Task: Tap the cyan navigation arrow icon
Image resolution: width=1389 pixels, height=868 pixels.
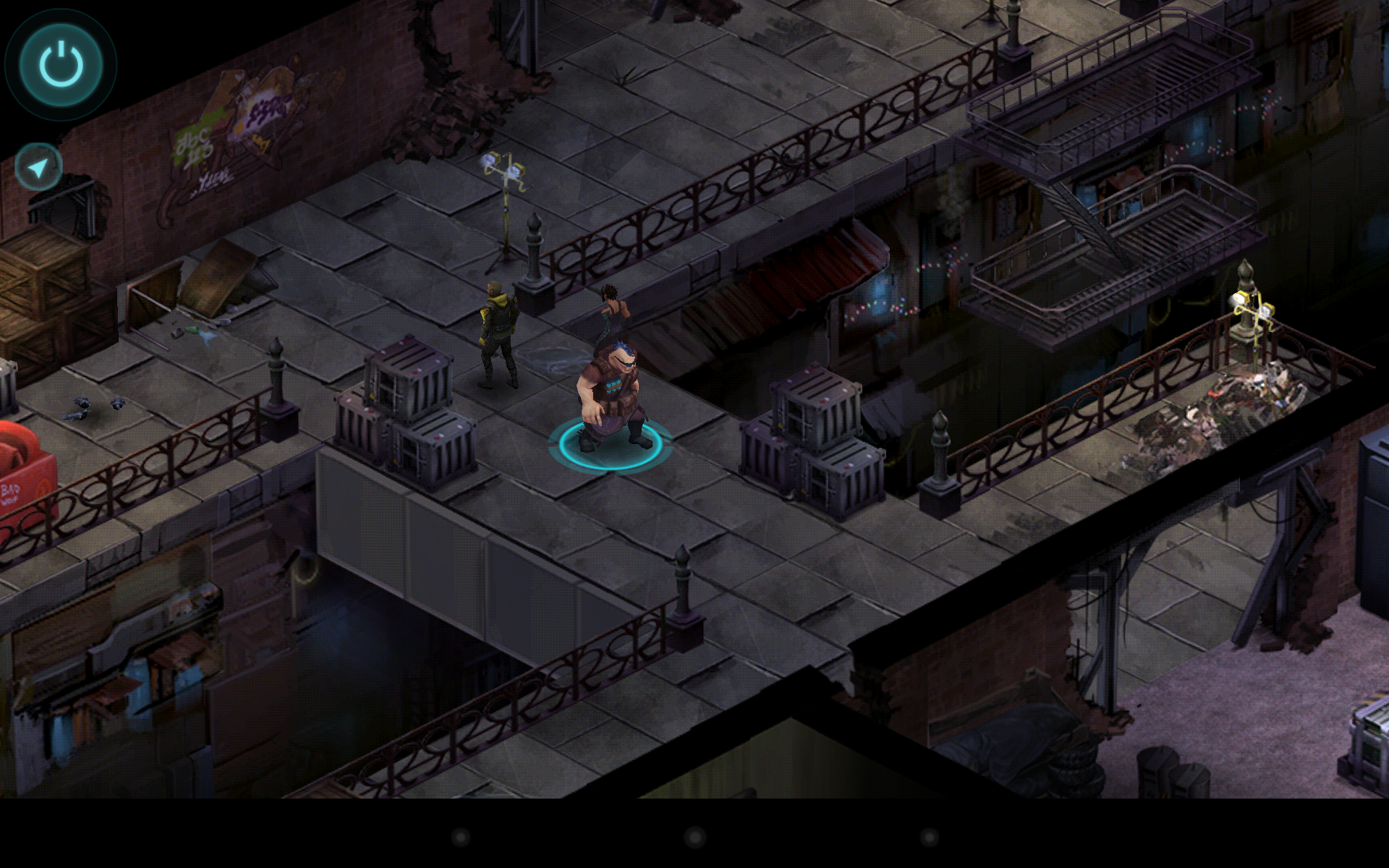Action: point(36,165)
